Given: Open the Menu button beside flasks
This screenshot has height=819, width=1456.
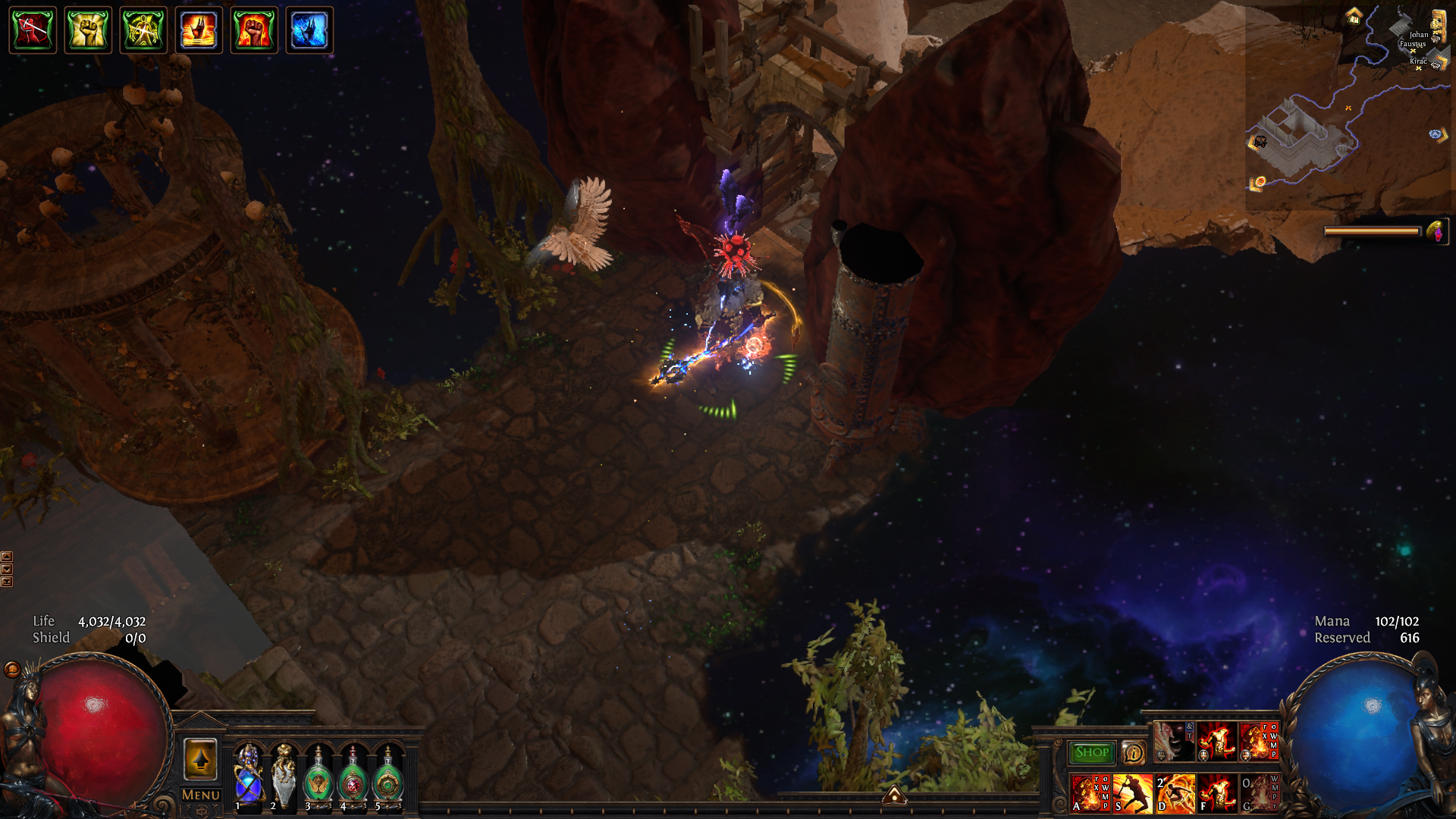Looking at the screenshot, I should [x=201, y=795].
